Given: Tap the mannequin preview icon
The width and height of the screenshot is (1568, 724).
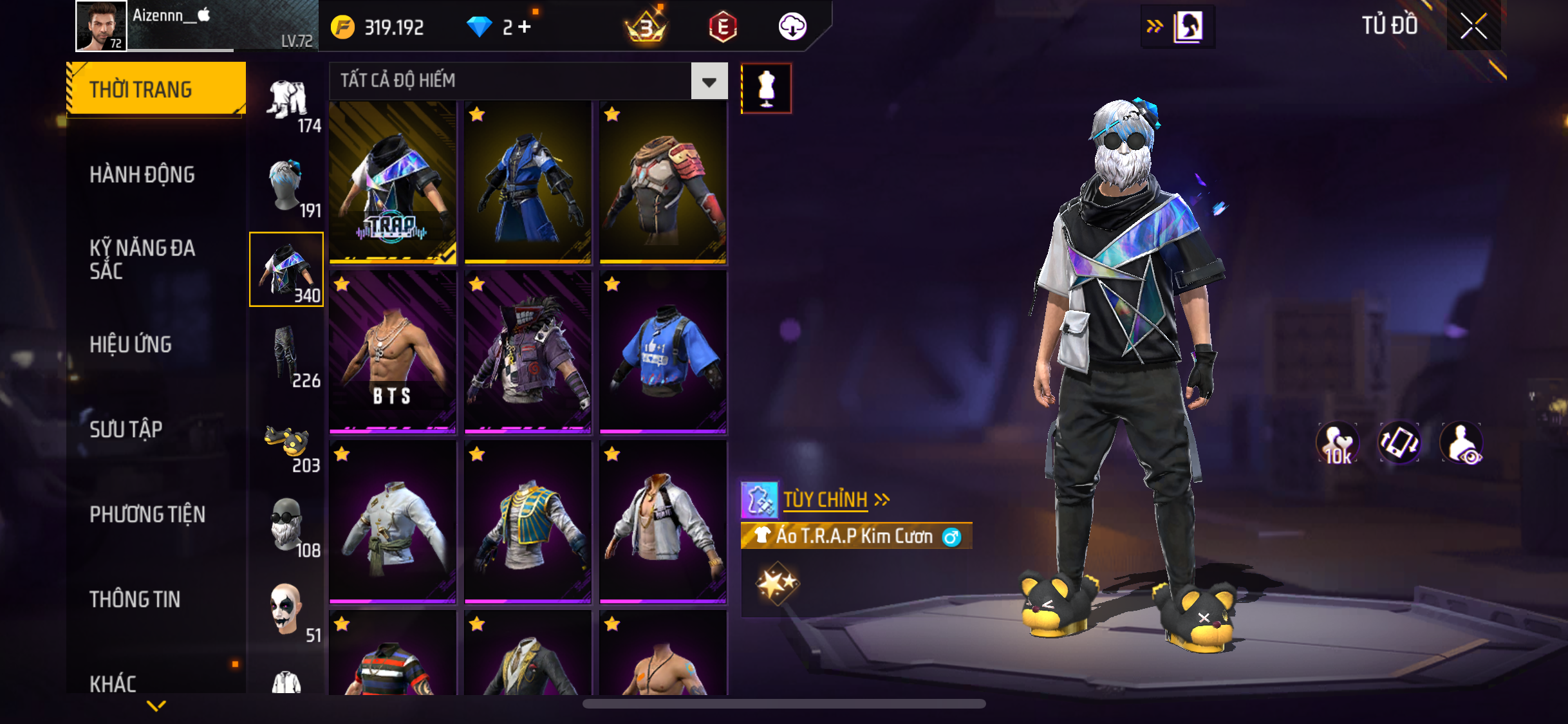Looking at the screenshot, I should pos(766,88).
